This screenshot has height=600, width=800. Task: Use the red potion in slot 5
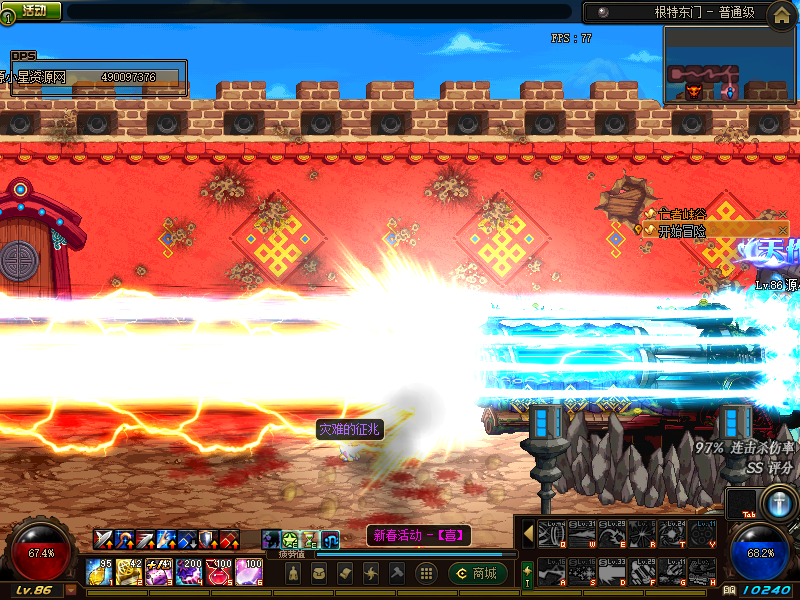(219, 572)
